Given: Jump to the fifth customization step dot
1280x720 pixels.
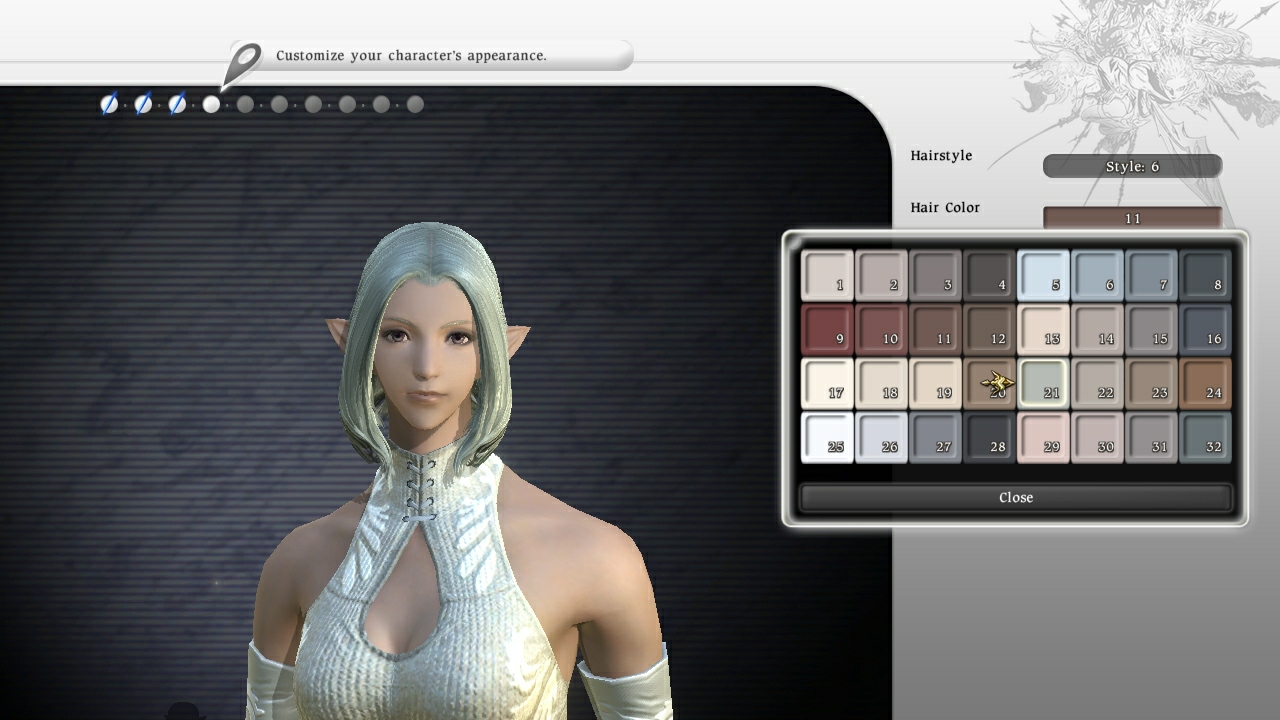Looking at the screenshot, I should [x=245, y=104].
